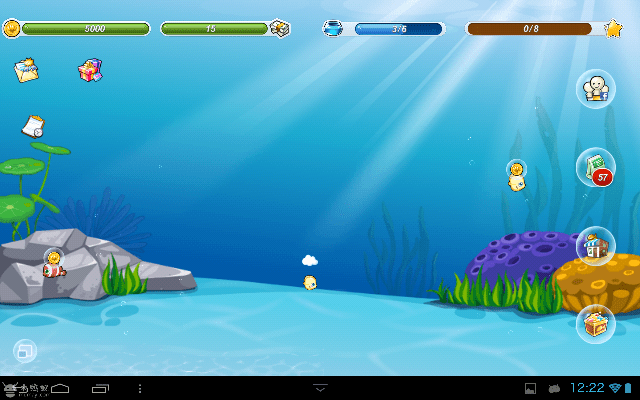640x400 pixels.
Task: Tap the gold coin currency icon
Action: tap(12, 28)
